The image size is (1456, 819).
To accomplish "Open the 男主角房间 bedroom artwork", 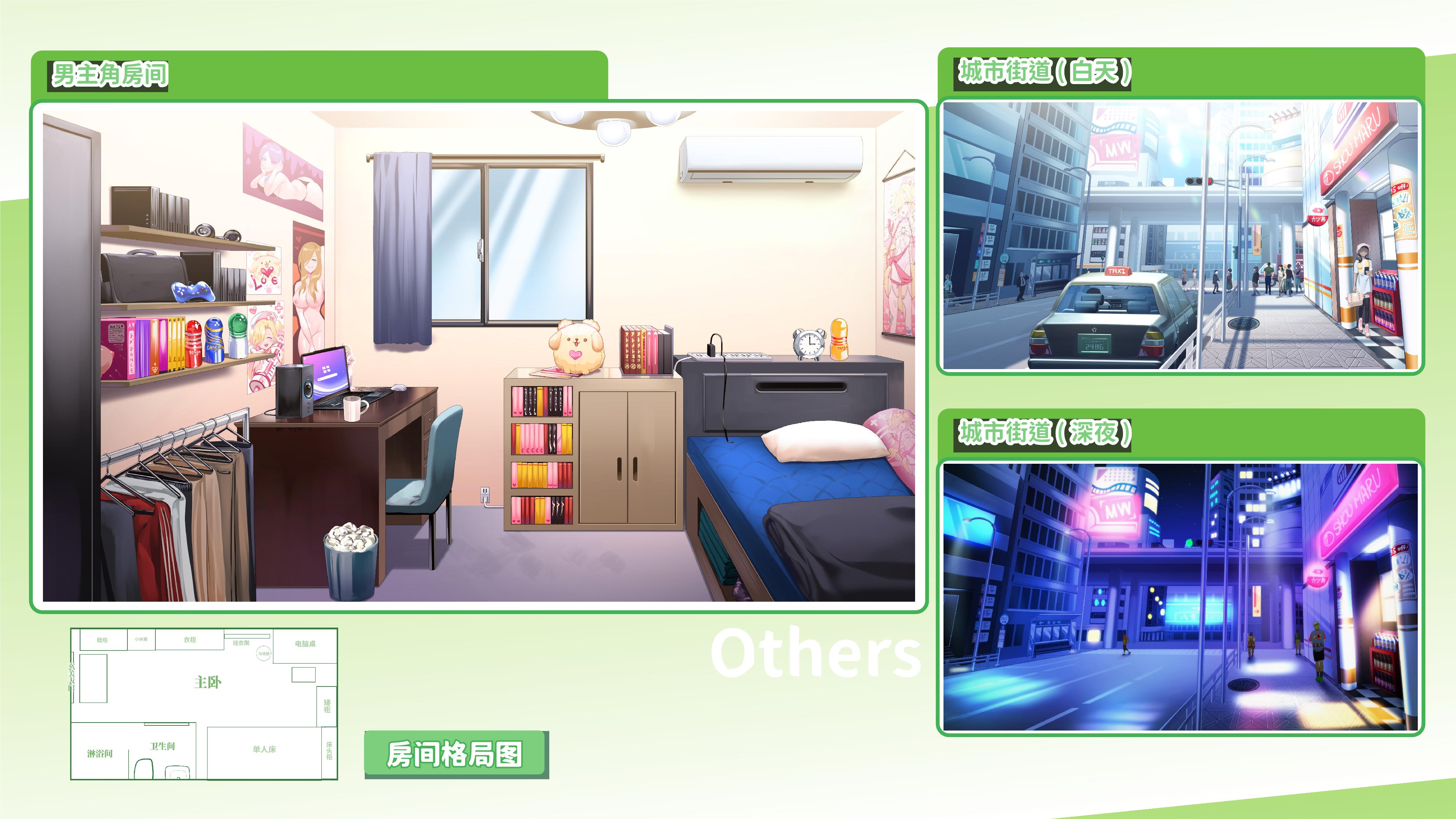I will pyautogui.click(x=478, y=356).
